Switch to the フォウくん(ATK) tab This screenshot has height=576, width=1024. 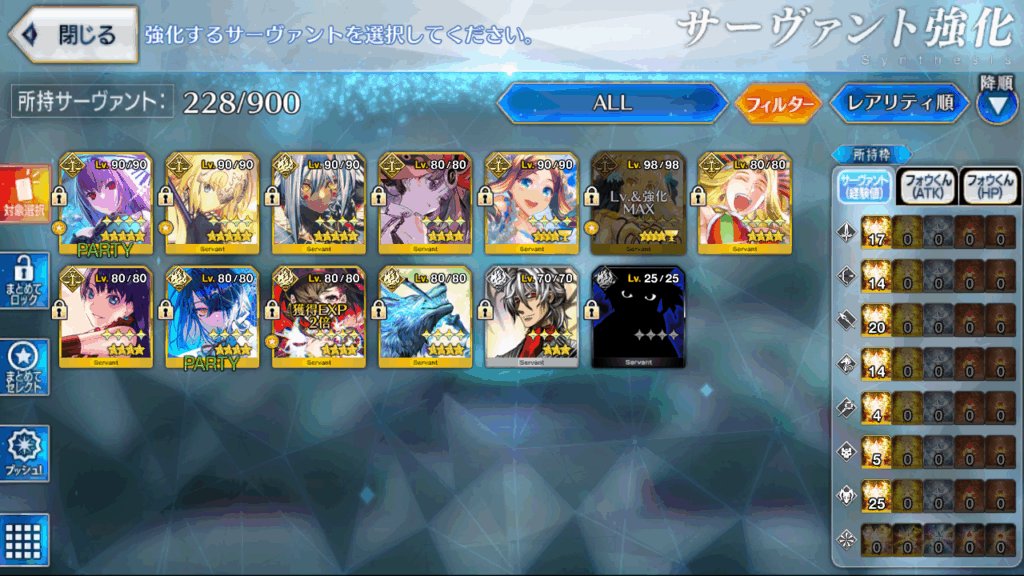(x=926, y=187)
